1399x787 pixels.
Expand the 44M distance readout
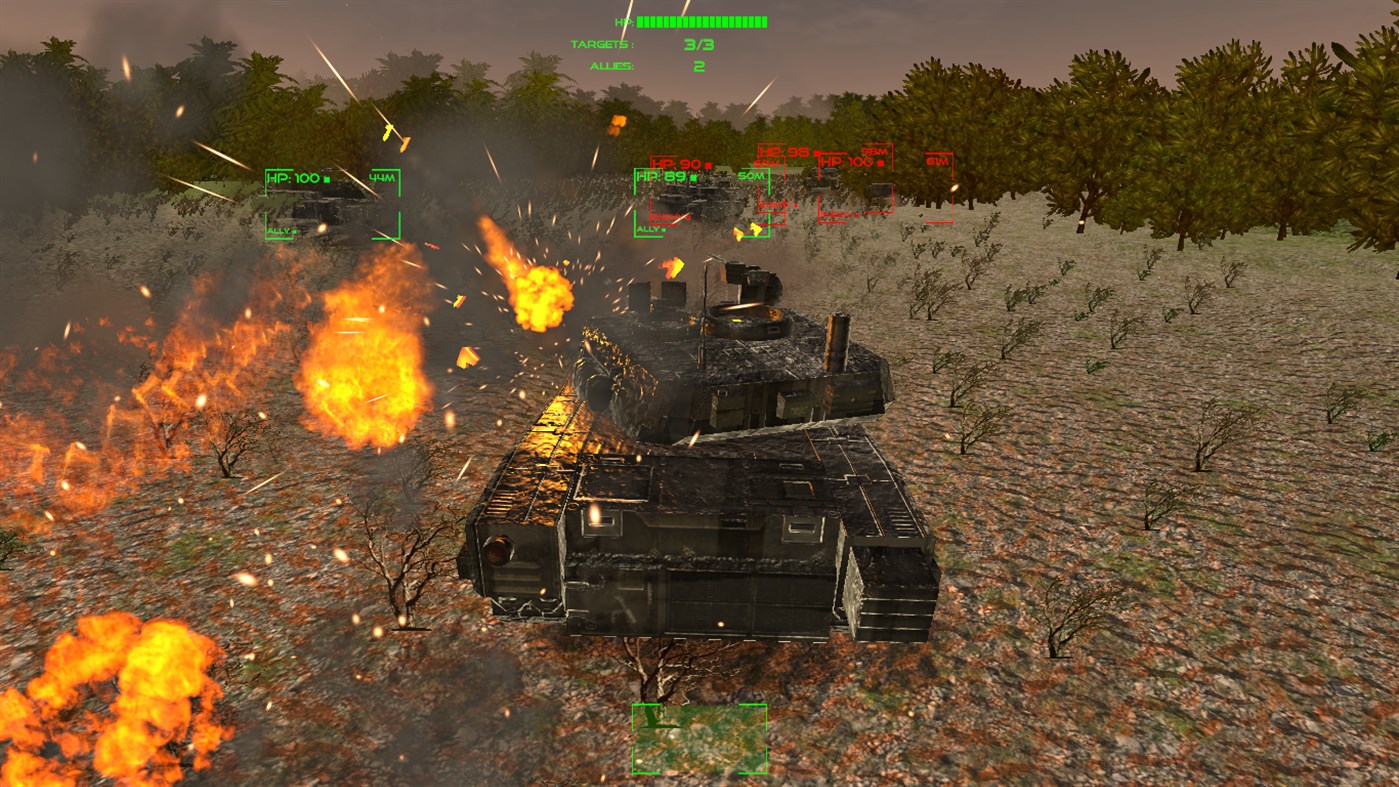coord(382,177)
